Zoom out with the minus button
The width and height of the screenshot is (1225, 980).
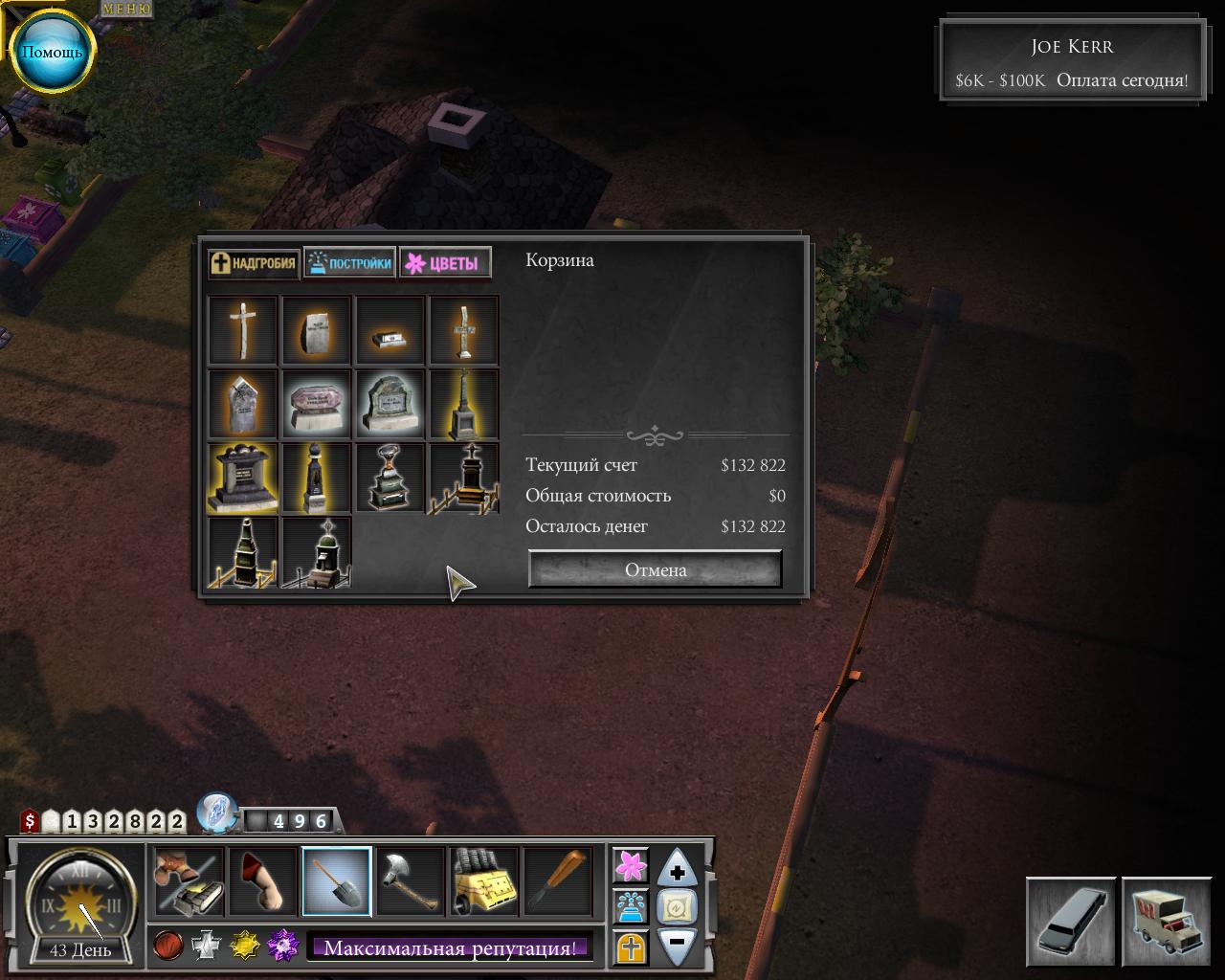[x=678, y=944]
